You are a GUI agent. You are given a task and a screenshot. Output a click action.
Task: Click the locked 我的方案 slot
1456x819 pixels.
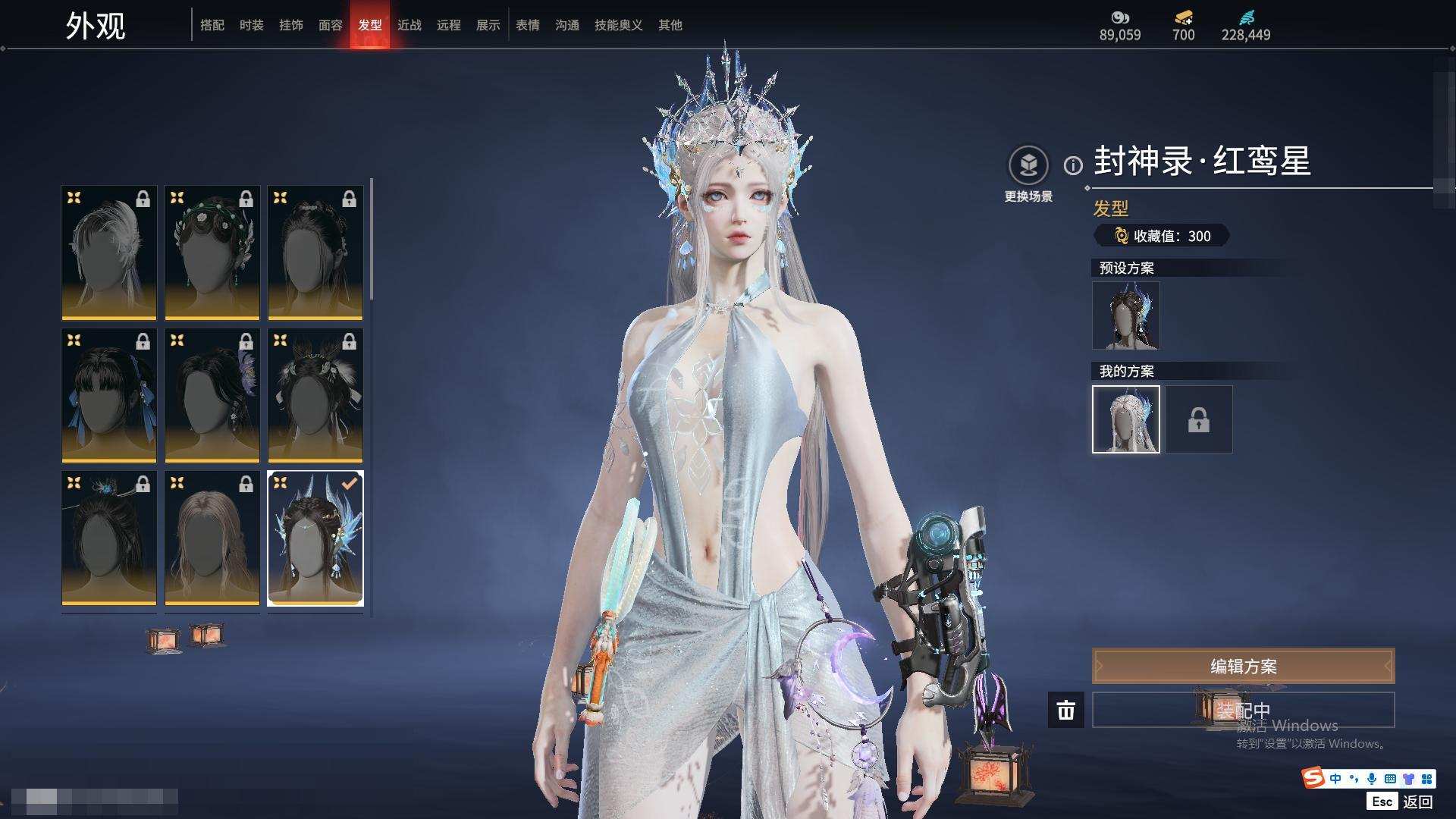(x=1198, y=419)
